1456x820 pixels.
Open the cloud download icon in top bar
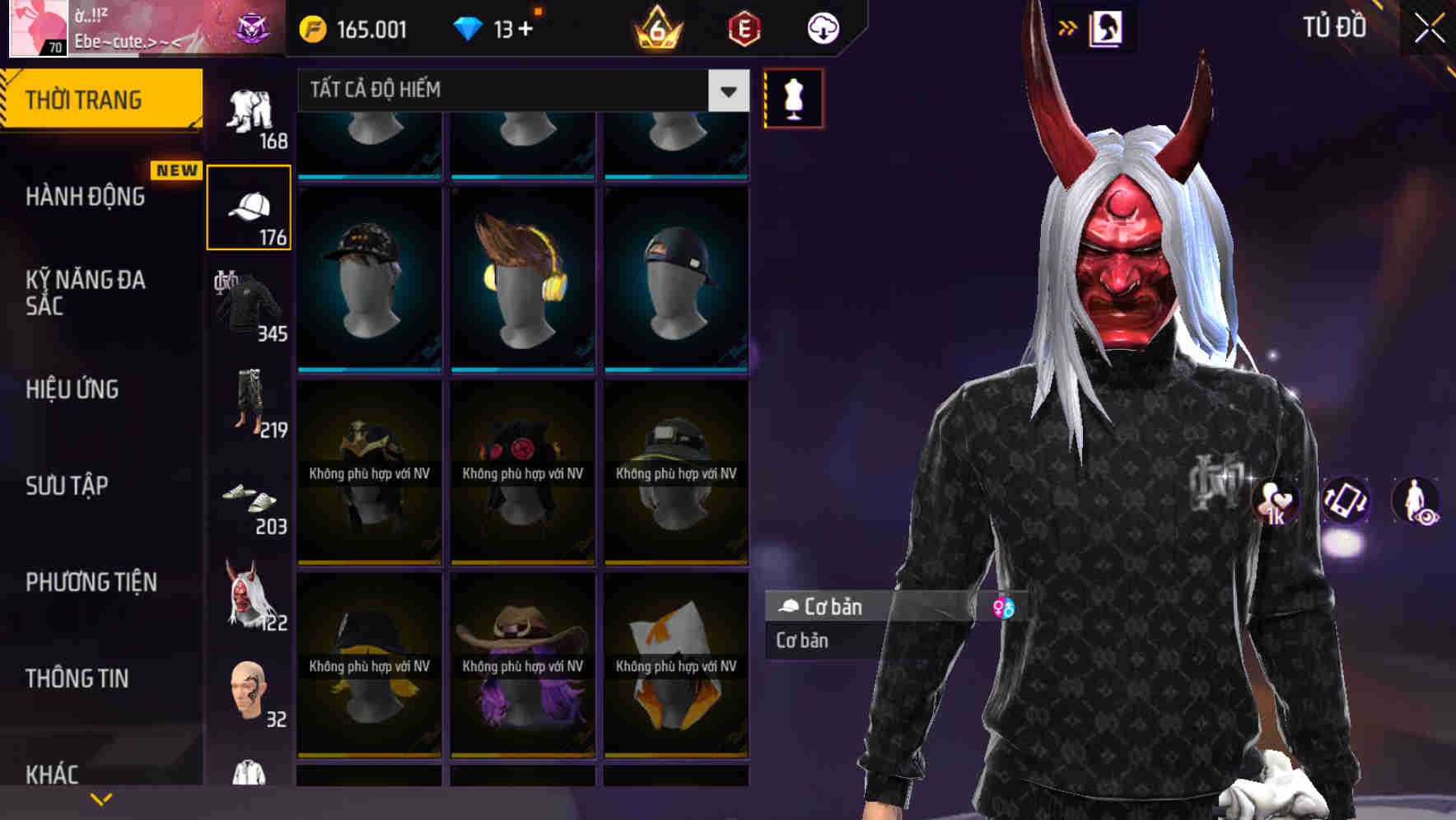[823, 27]
